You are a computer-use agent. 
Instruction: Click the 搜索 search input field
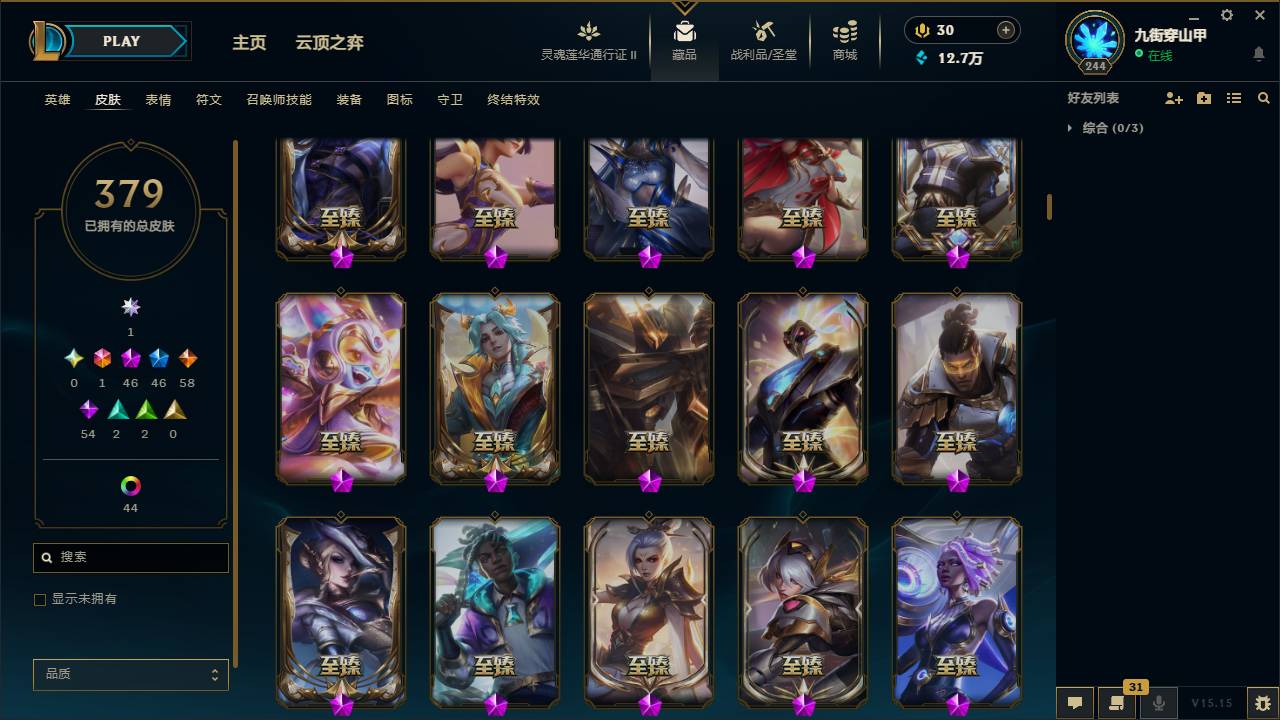130,557
